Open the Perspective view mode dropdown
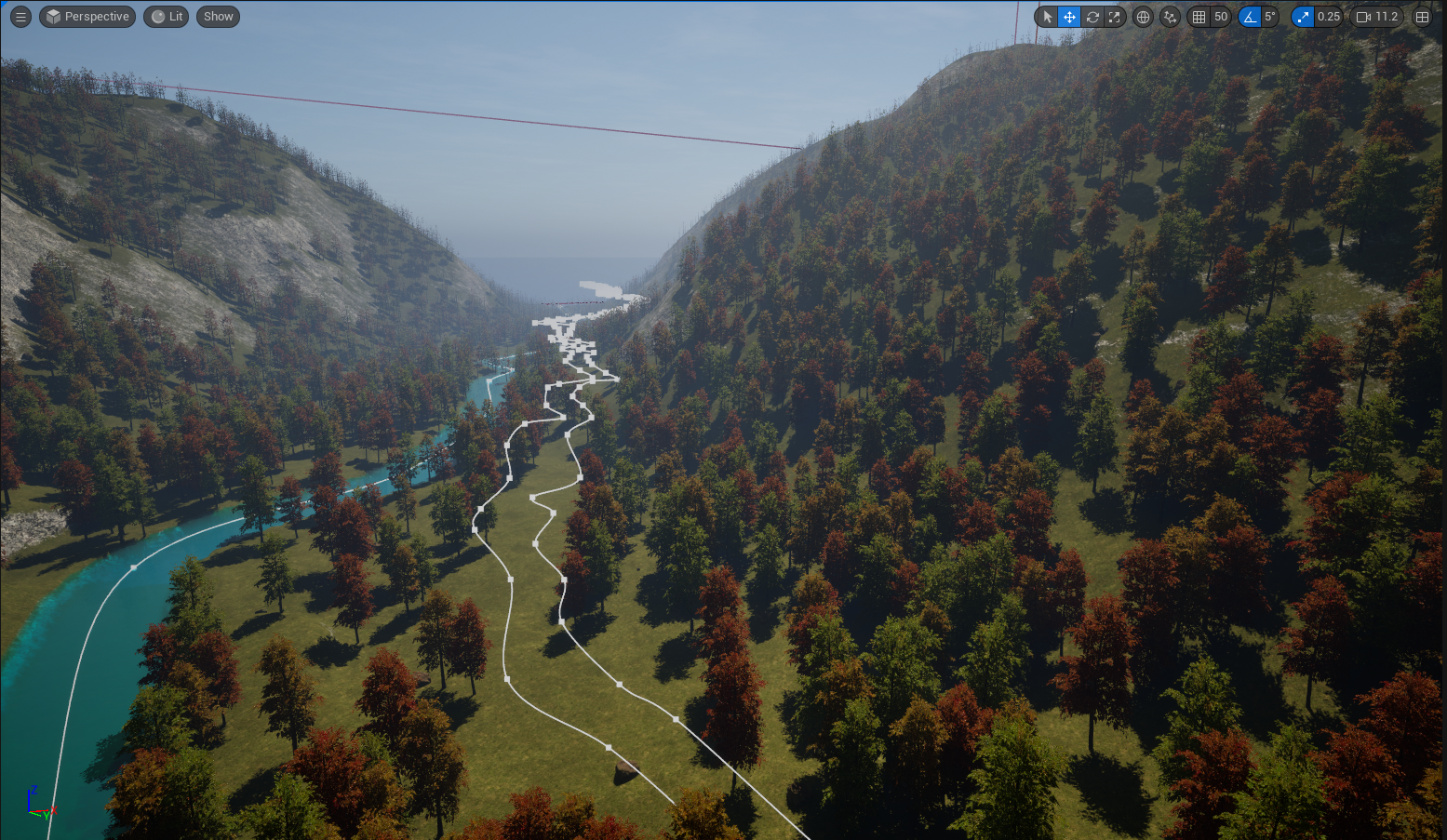The width and height of the screenshot is (1447, 840). pyautogui.click(x=87, y=17)
